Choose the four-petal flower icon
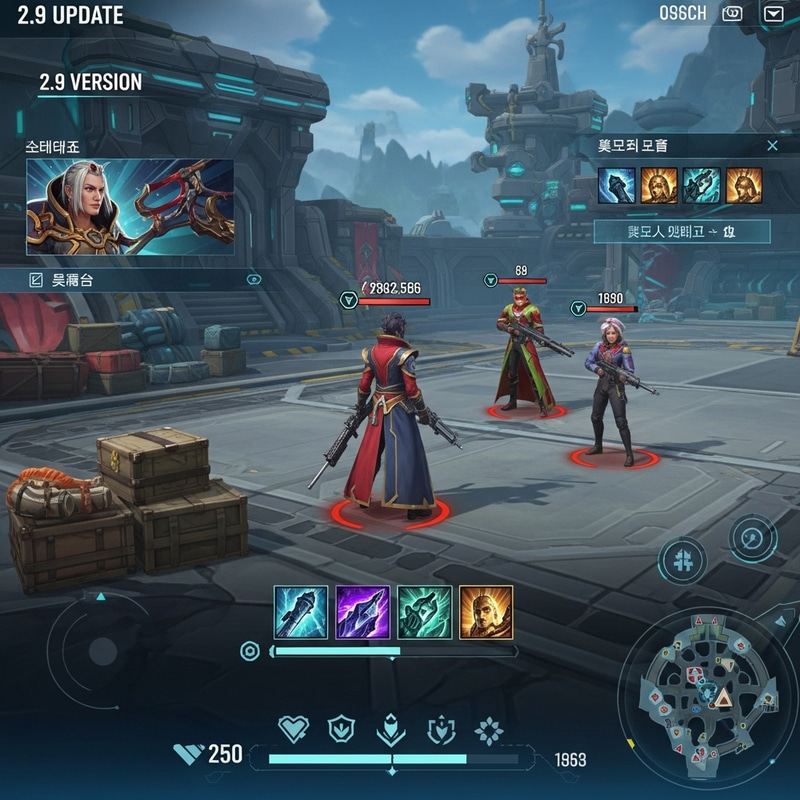This screenshot has height=800, width=800. (x=489, y=731)
